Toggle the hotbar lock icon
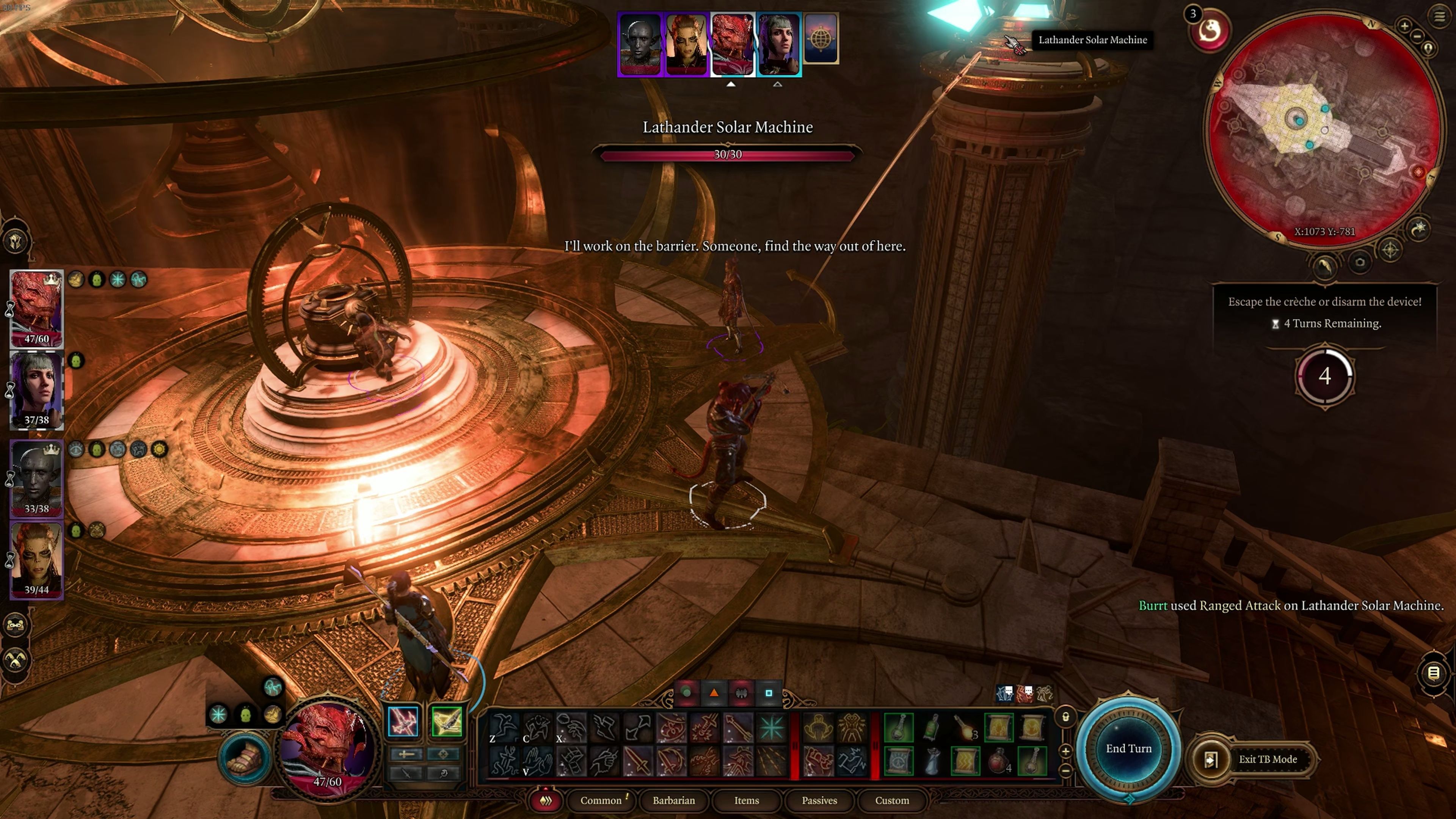Image resolution: width=1456 pixels, height=819 pixels. (x=1065, y=717)
